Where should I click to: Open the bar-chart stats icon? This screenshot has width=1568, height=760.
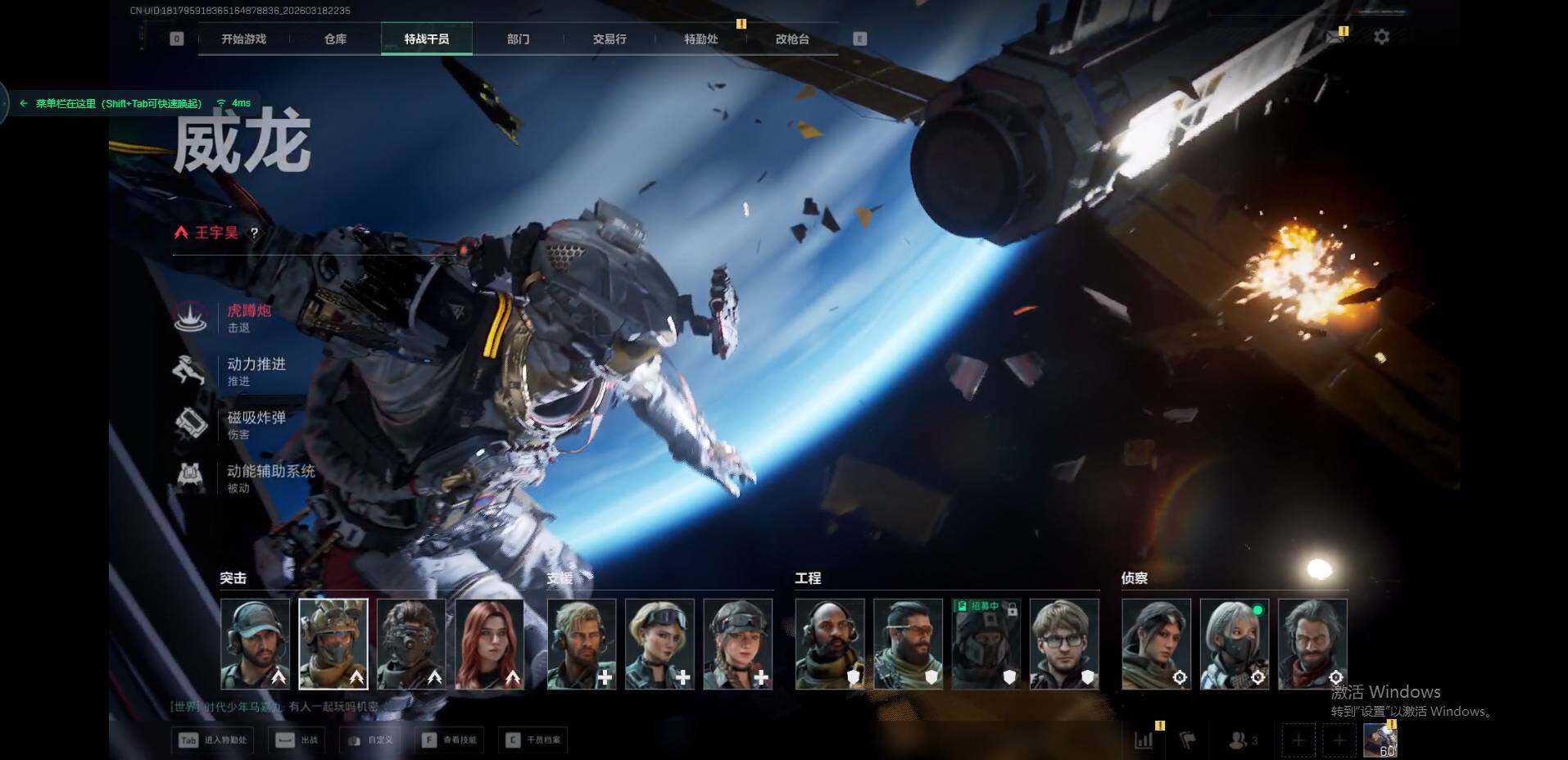pyautogui.click(x=1144, y=740)
